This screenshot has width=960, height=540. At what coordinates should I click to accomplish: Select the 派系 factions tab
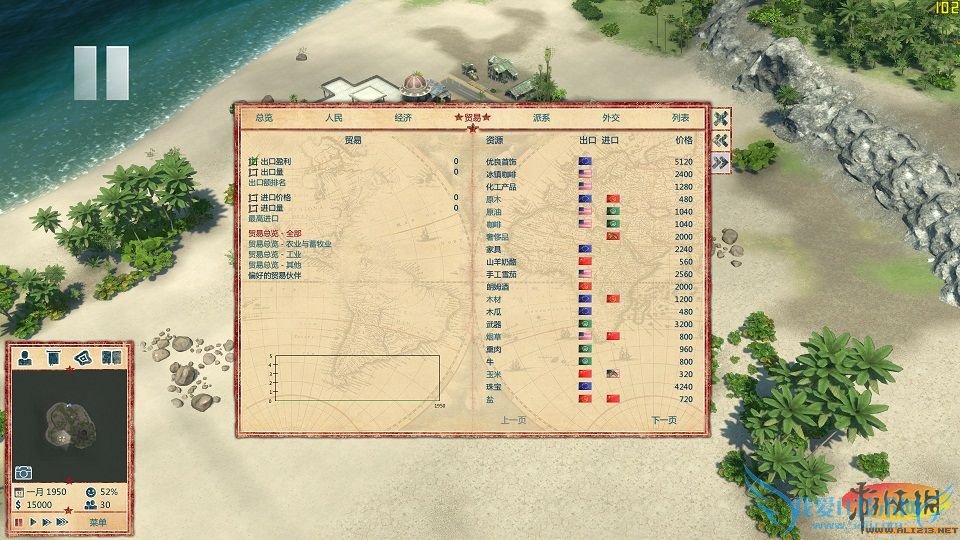pyautogui.click(x=541, y=118)
